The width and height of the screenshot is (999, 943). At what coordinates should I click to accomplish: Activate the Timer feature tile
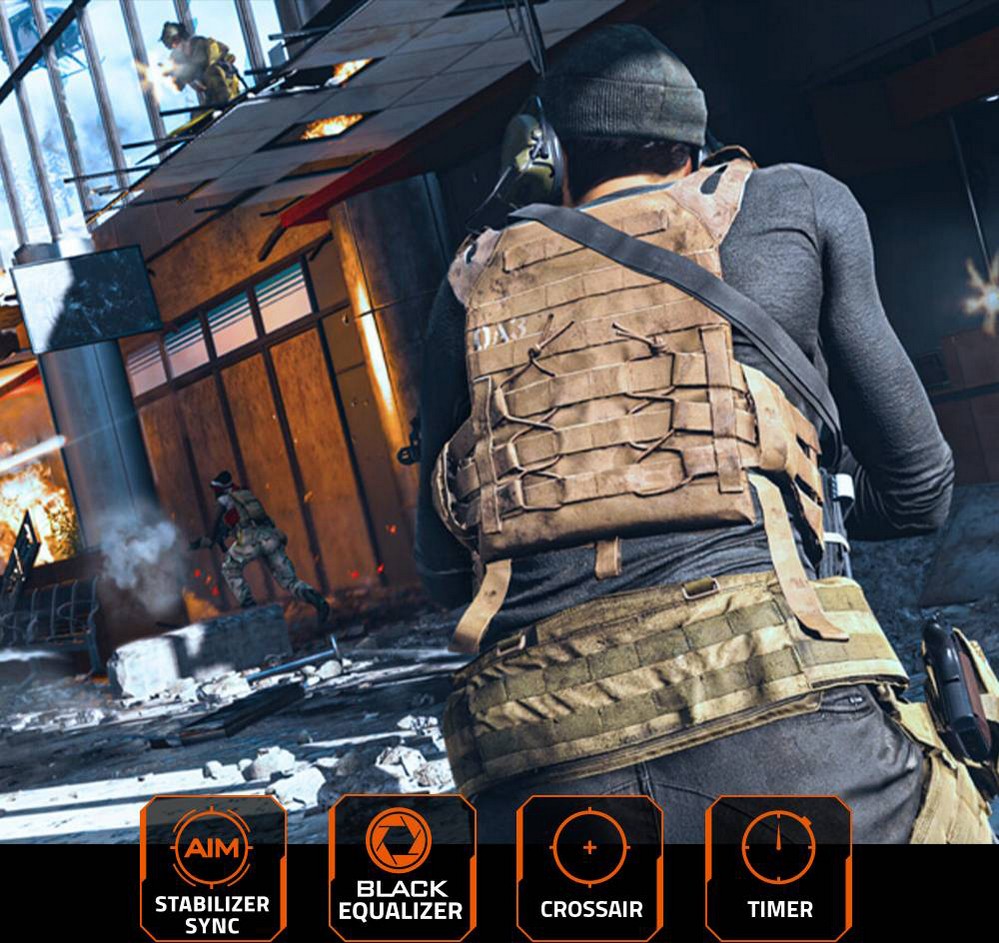click(x=779, y=868)
